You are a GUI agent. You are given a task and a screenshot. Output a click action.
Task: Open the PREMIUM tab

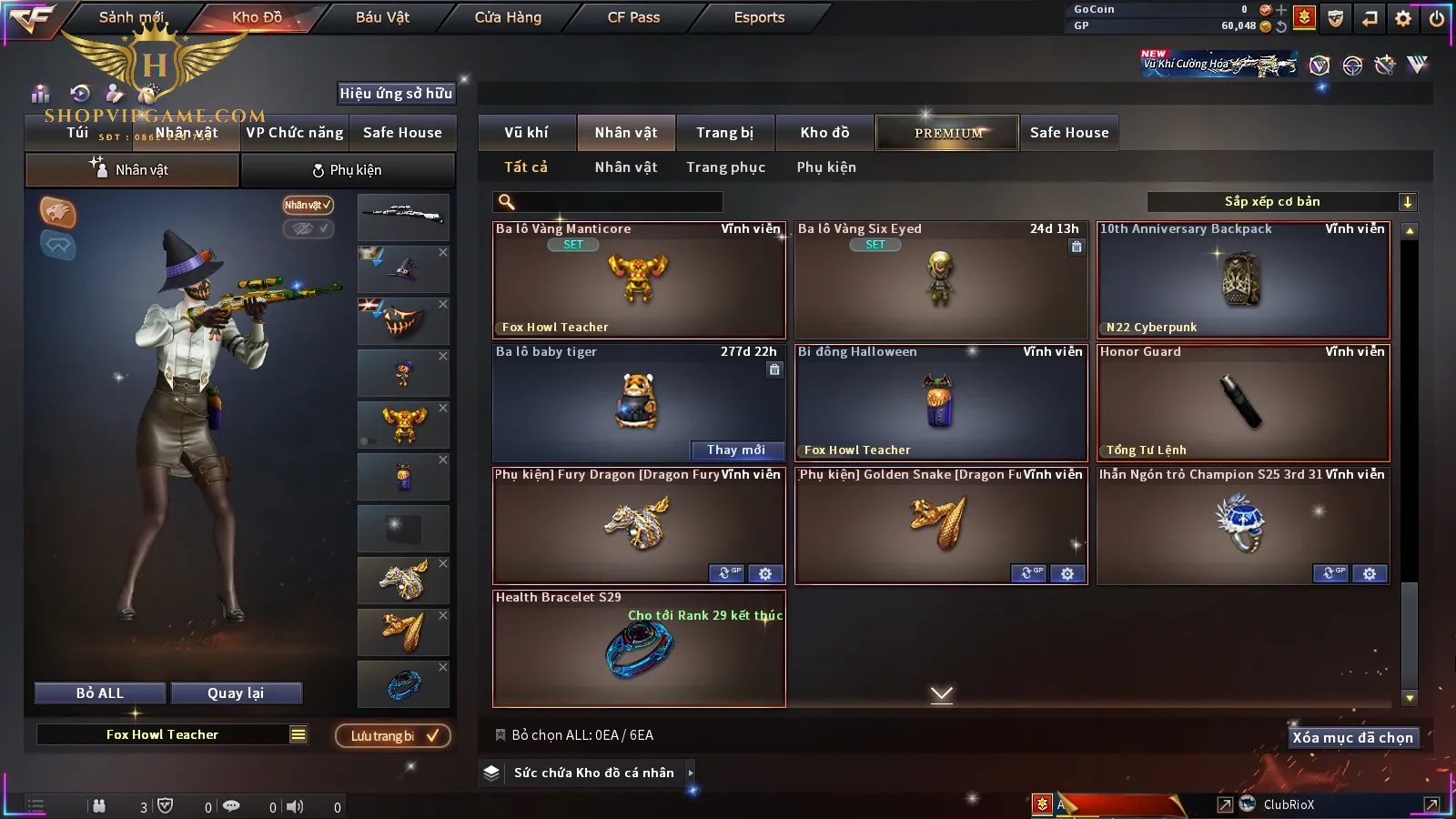[947, 133]
